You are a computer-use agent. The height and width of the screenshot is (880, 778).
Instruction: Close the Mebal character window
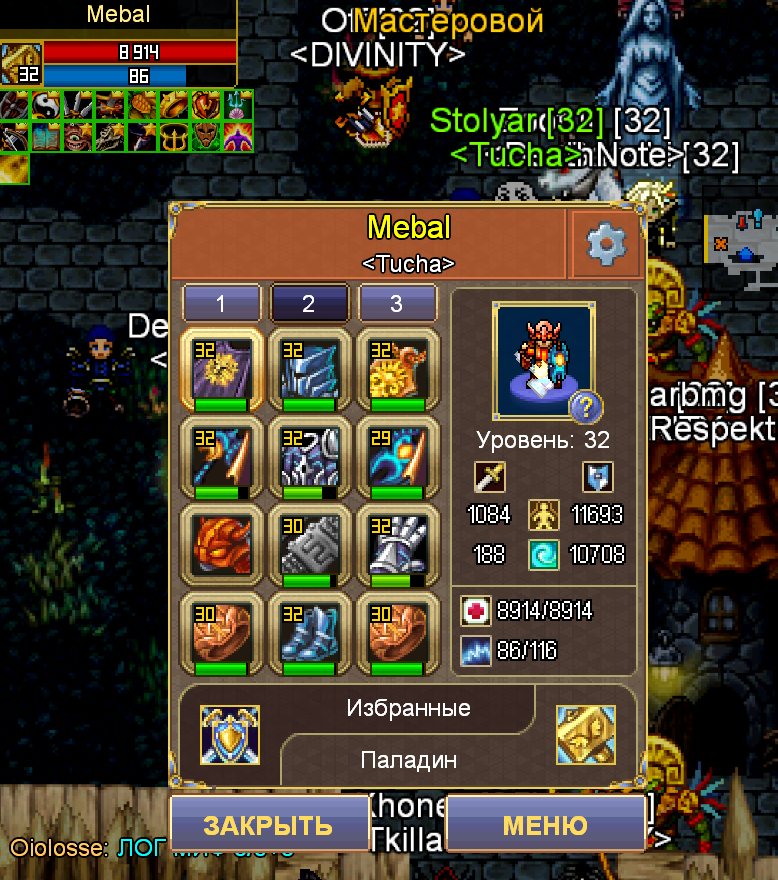tap(268, 825)
